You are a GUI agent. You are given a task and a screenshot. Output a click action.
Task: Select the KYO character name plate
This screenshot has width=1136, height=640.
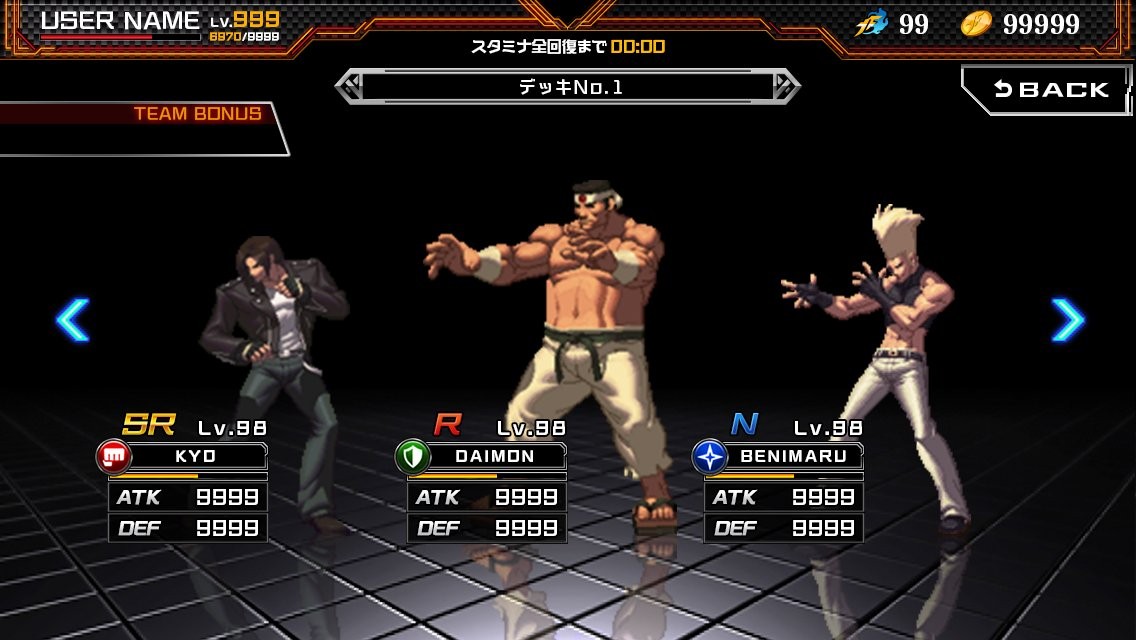click(196, 456)
